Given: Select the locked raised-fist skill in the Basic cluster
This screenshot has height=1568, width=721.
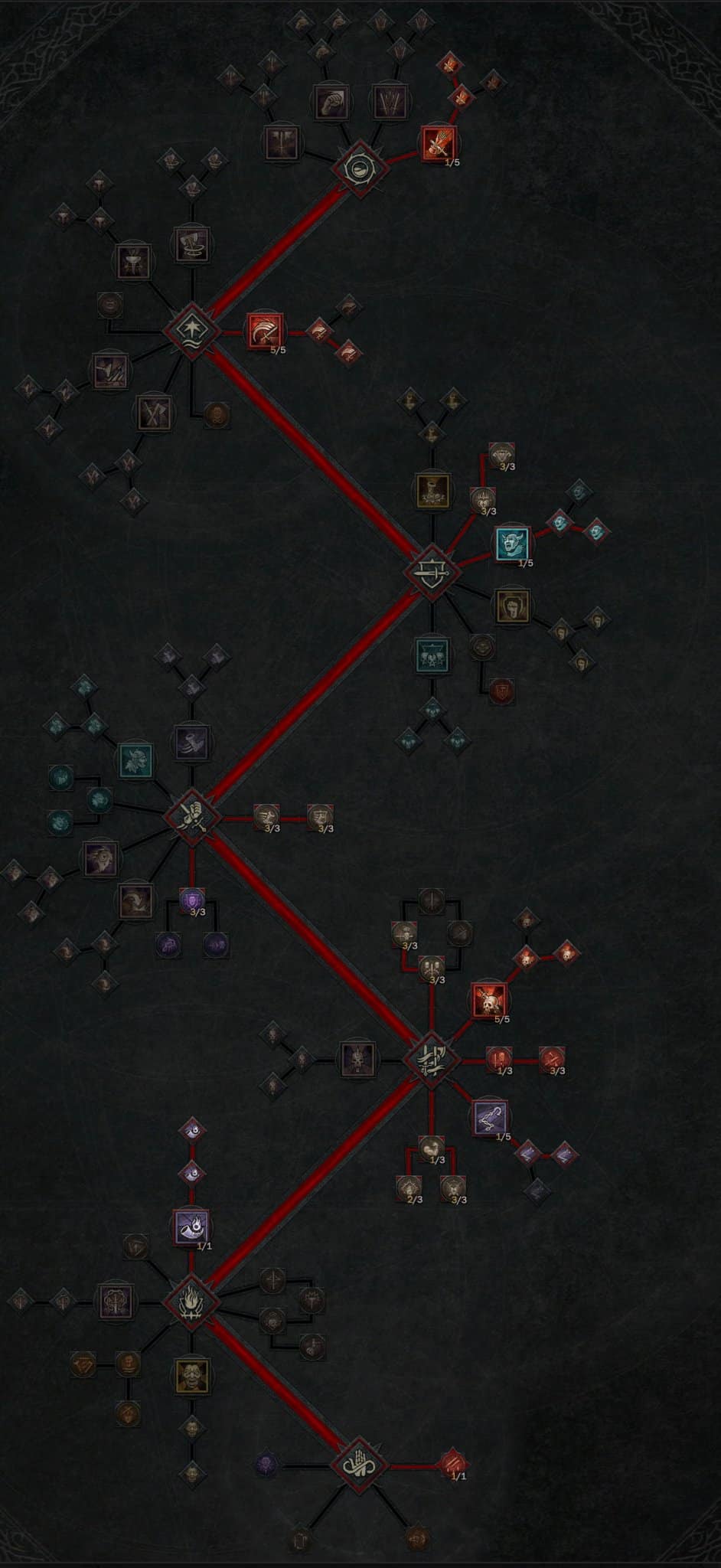Looking at the screenshot, I should [331, 101].
